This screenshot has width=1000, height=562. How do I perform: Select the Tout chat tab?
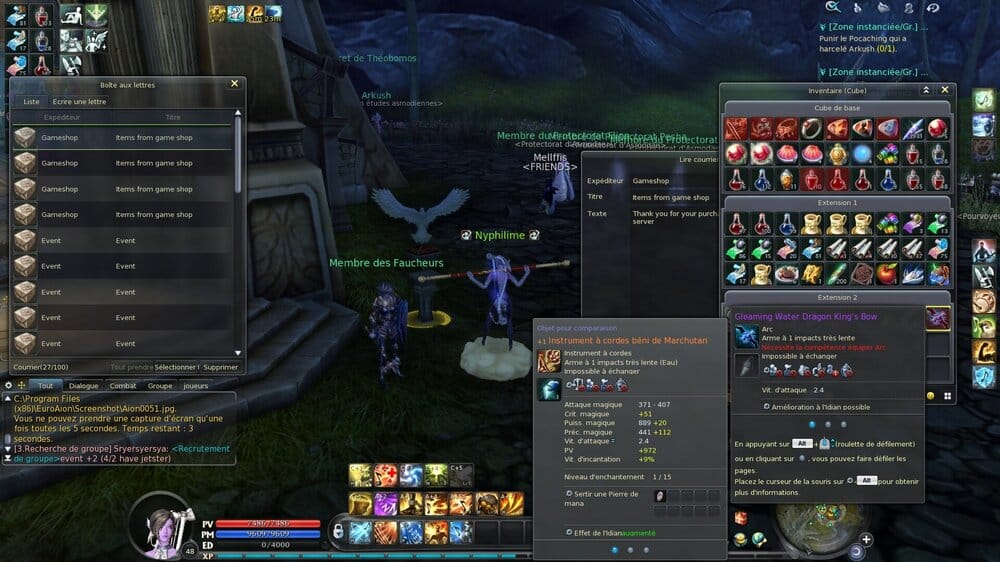point(45,385)
